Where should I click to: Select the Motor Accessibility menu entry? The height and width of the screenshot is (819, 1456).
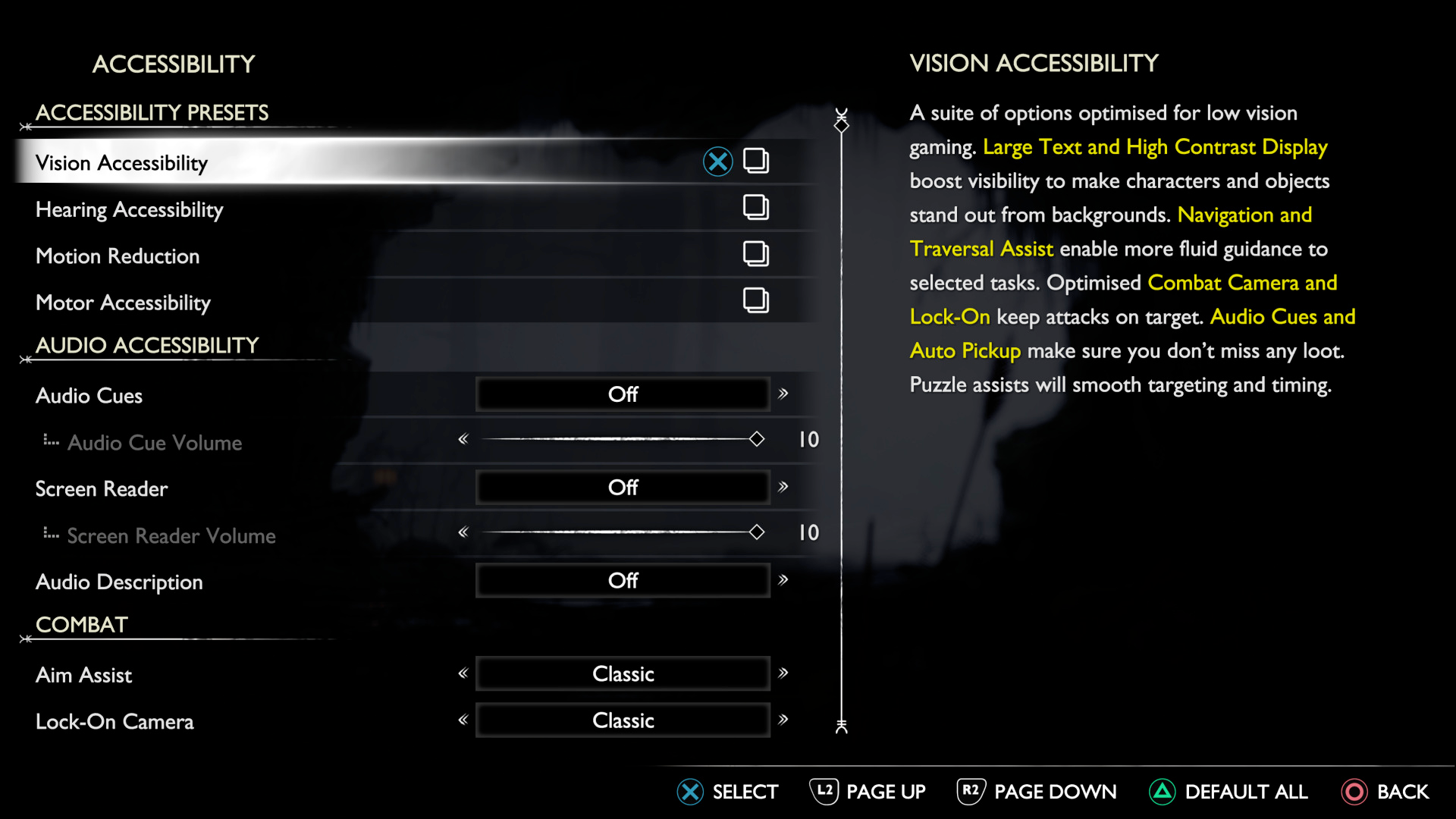[123, 303]
